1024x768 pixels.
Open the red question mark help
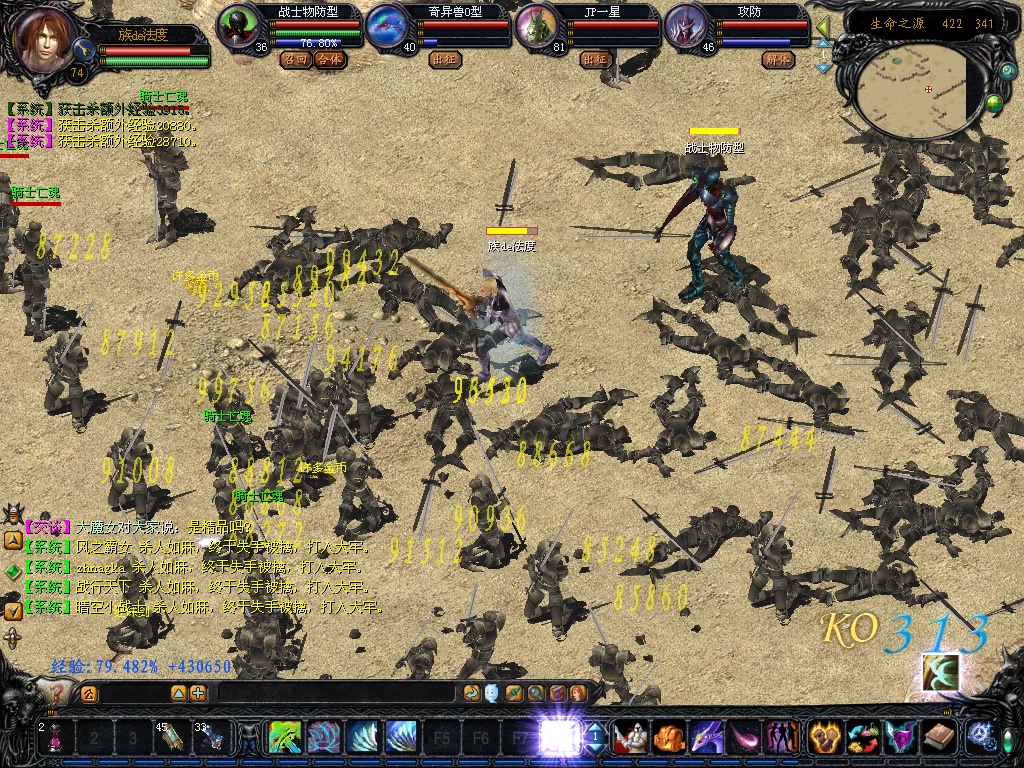point(59,690)
